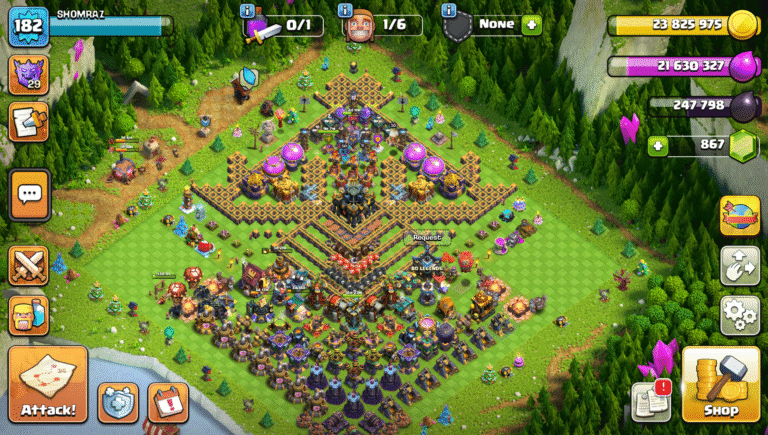Open the army overview barbarian icon
This screenshot has width=768, height=435.
tap(29, 315)
